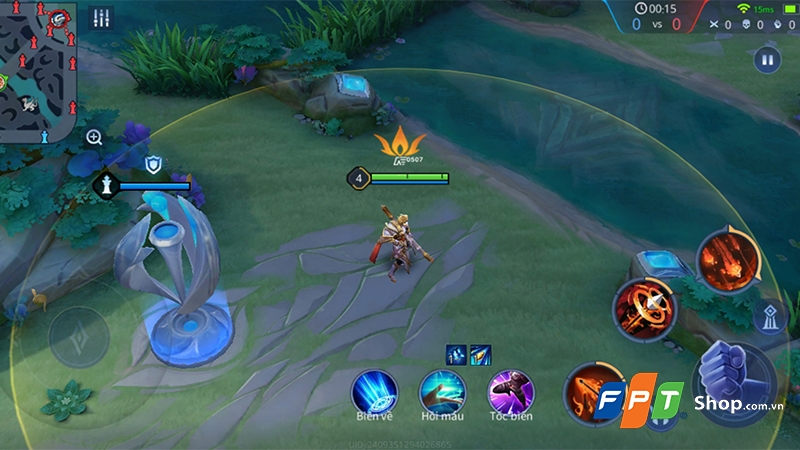
Task: Tap the fist basic attack button
Action: point(735,377)
